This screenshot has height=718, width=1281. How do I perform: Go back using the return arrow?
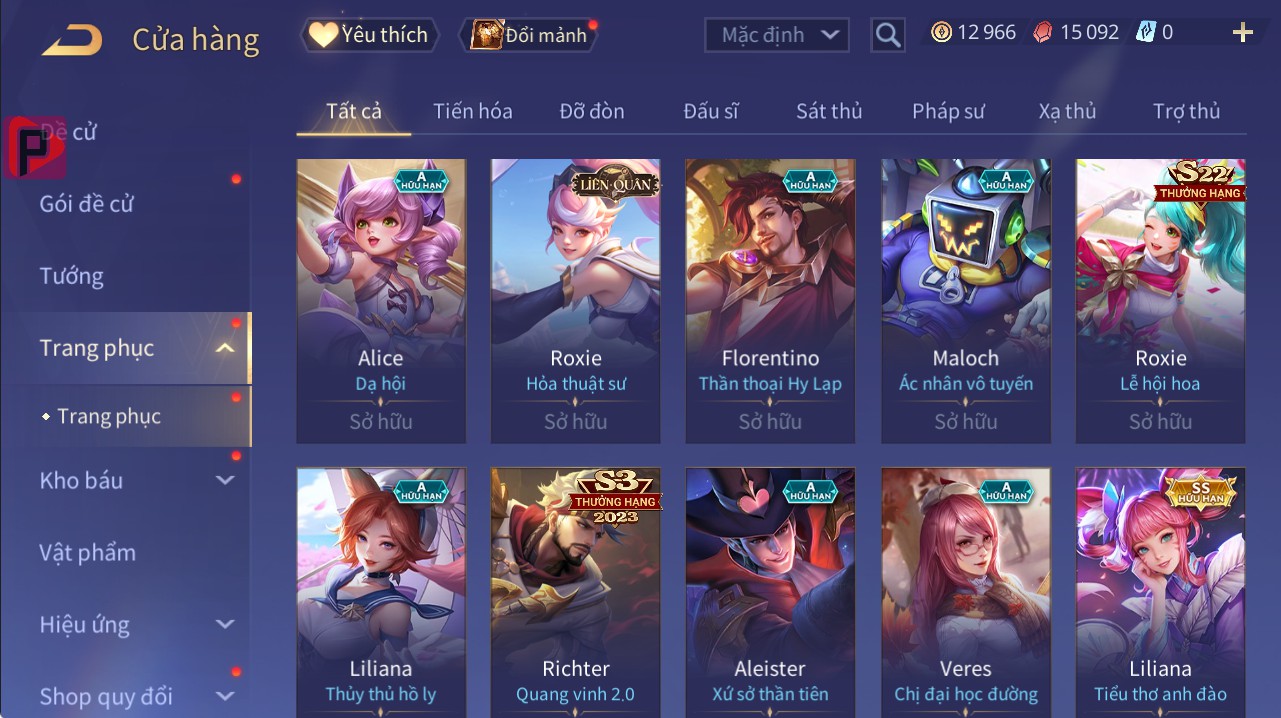[72, 40]
